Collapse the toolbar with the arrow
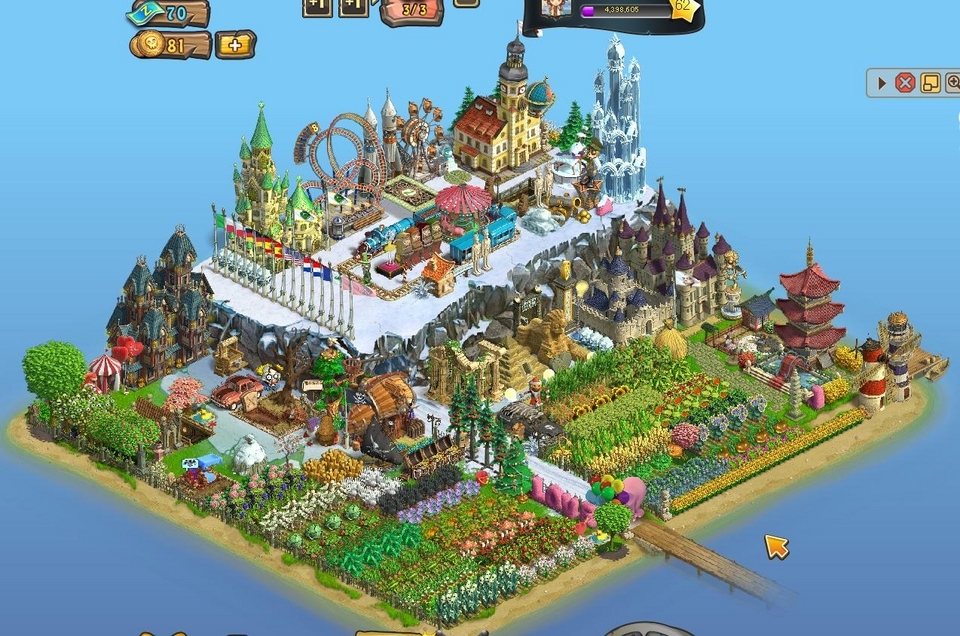This screenshot has width=960, height=636. tap(882, 83)
